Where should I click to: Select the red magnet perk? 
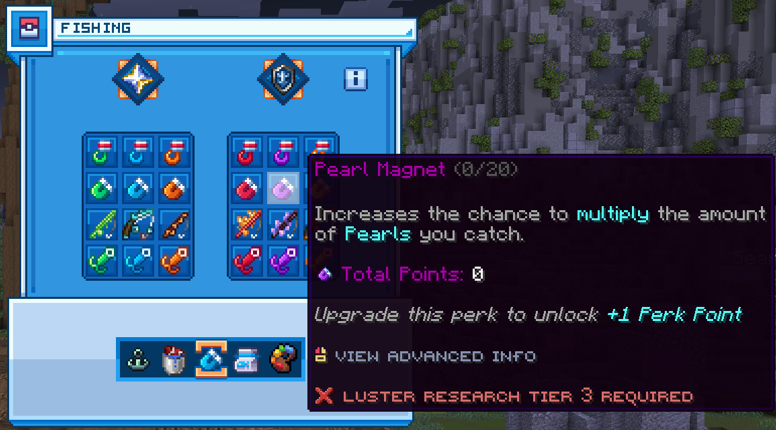[248, 188]
